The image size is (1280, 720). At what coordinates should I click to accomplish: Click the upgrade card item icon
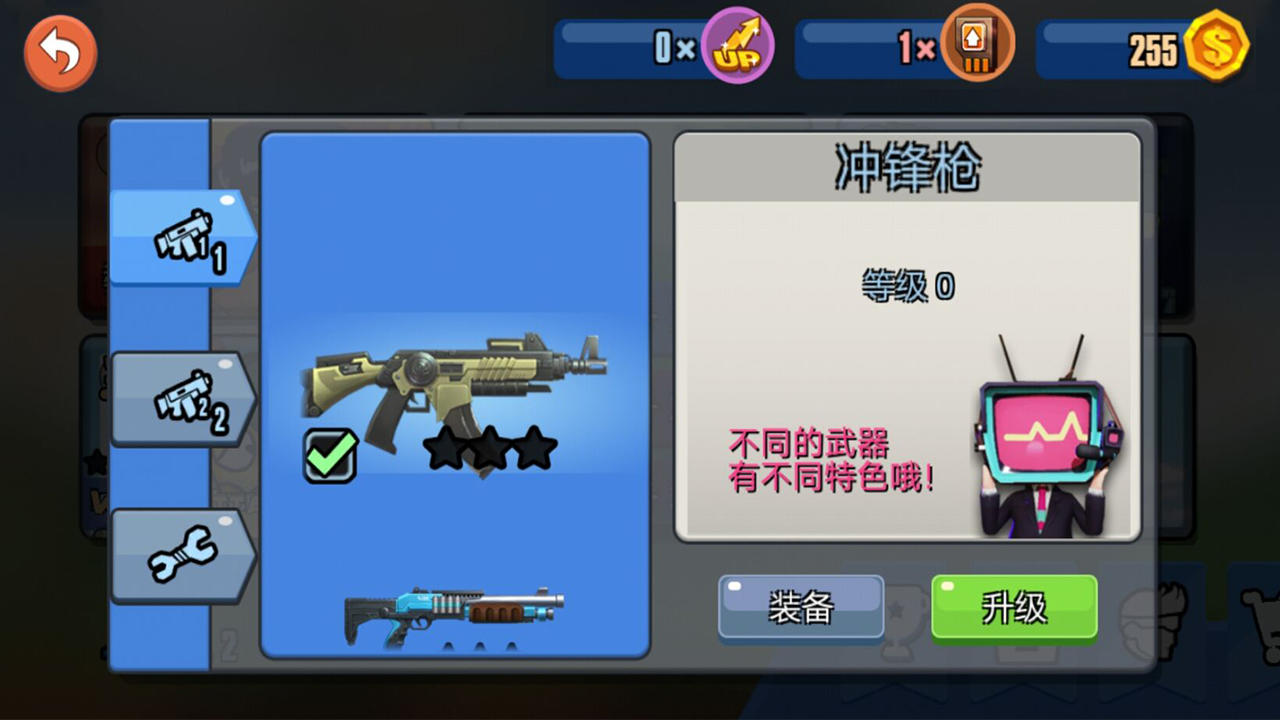tap(977, 45)
